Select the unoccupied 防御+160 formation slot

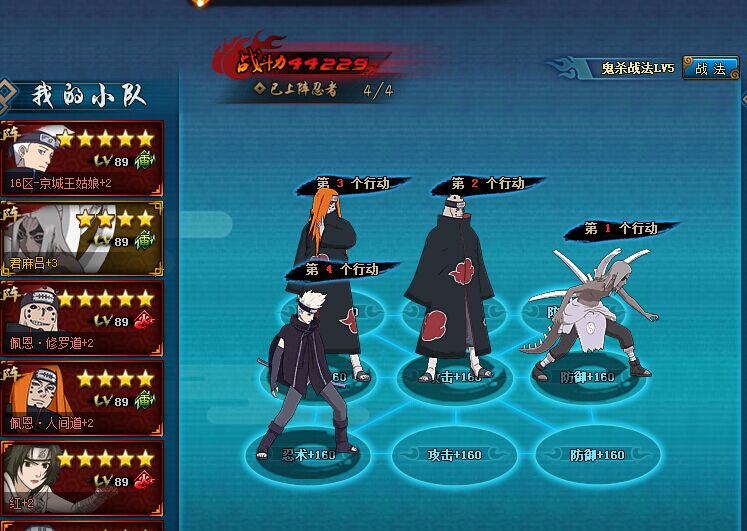click(x=596, y=456)
